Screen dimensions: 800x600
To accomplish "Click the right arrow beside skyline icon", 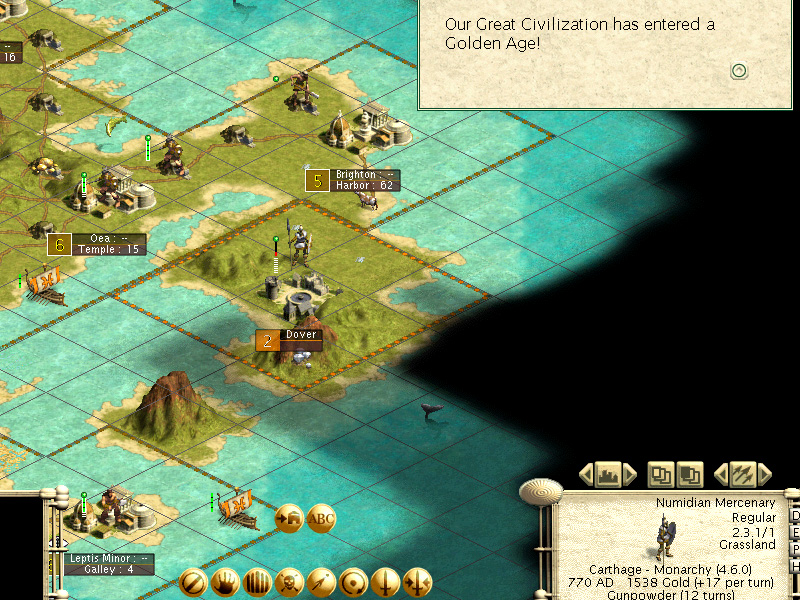I will 631,474.
